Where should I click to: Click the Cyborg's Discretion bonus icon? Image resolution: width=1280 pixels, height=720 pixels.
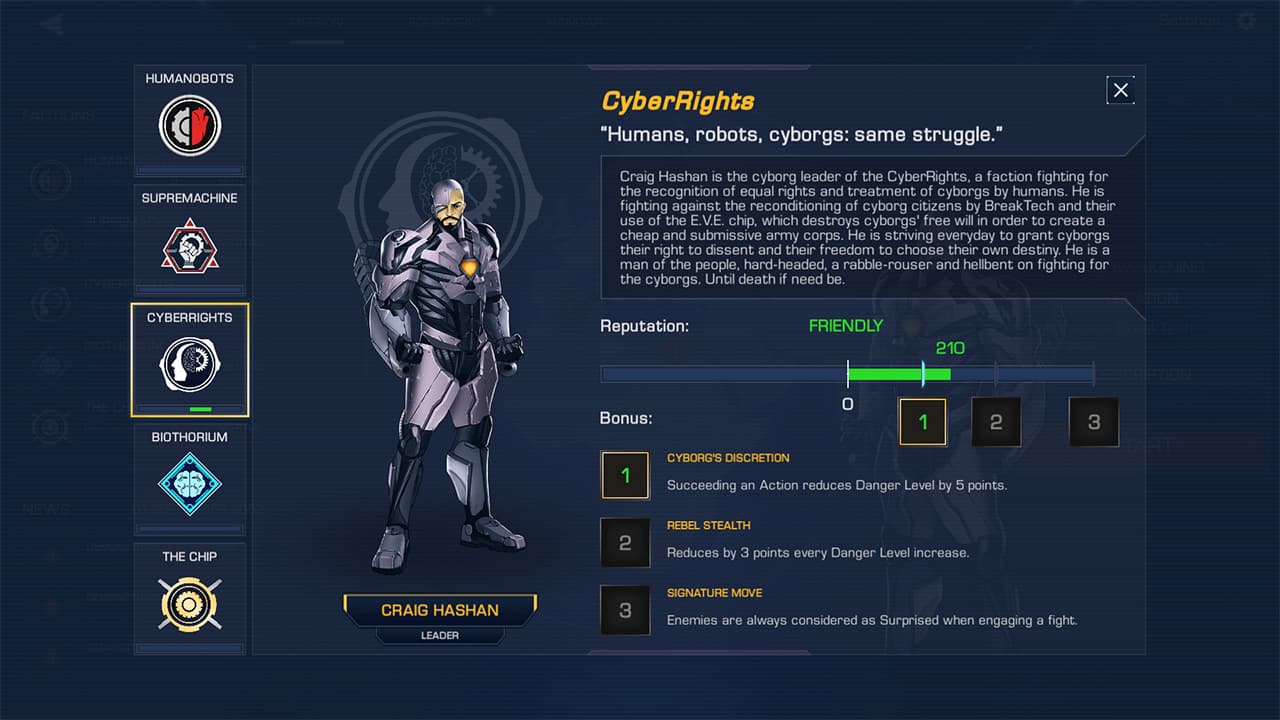[625, 475]
